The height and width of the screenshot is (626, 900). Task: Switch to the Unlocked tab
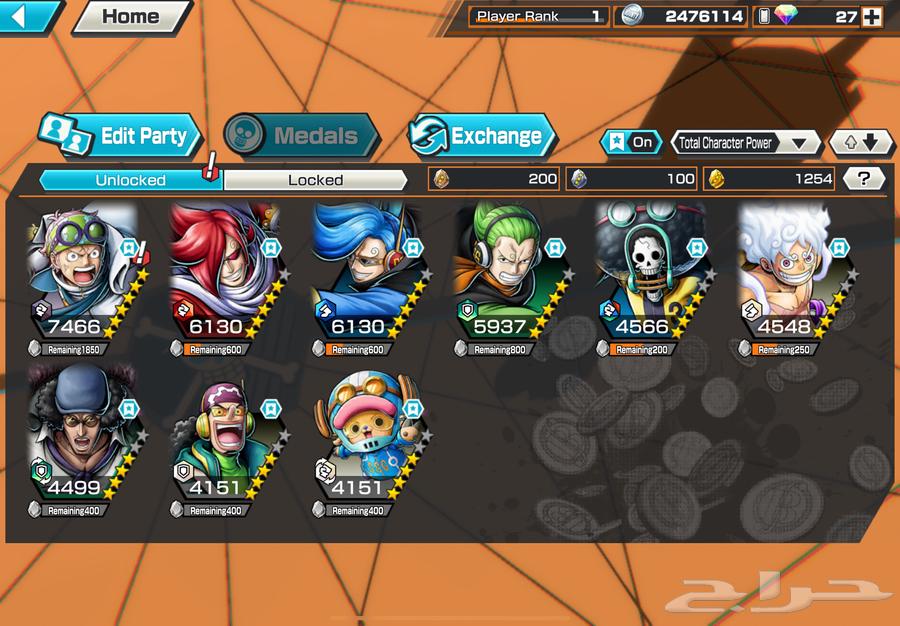(x=130, y=180)
